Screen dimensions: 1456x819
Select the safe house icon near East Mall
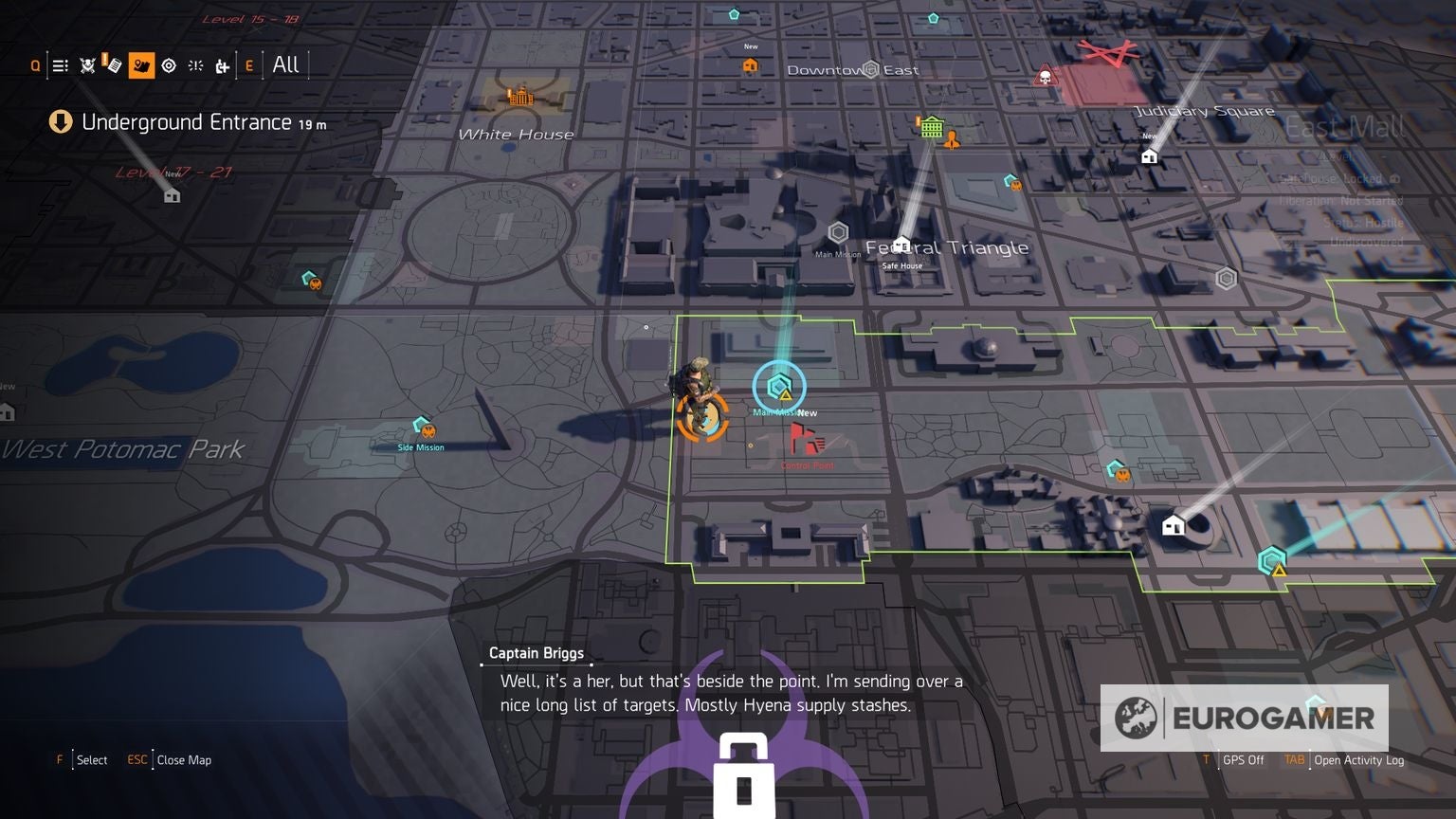coord(1148,156)
